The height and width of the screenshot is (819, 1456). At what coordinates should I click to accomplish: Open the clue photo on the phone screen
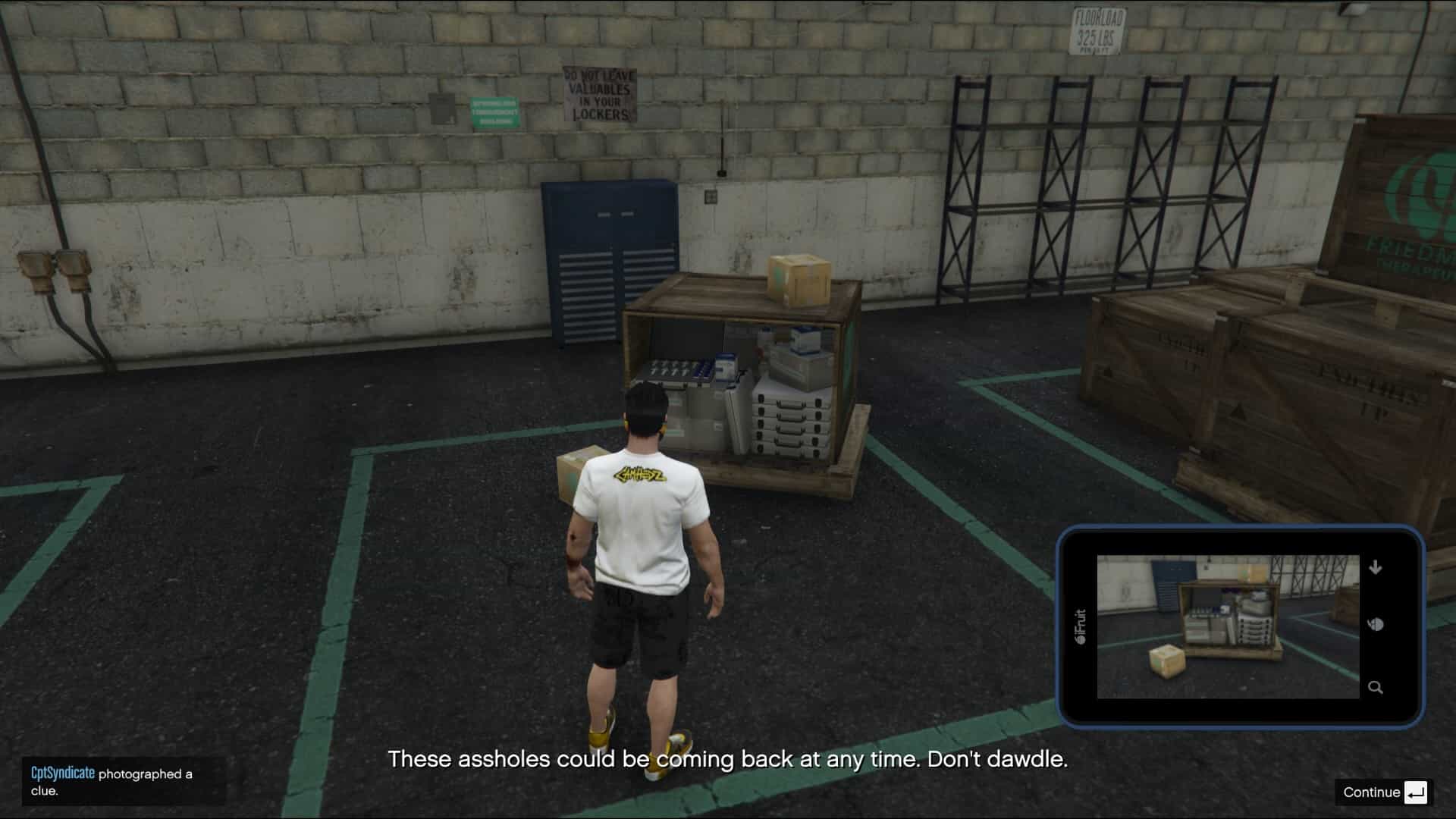pos(1228,626)
